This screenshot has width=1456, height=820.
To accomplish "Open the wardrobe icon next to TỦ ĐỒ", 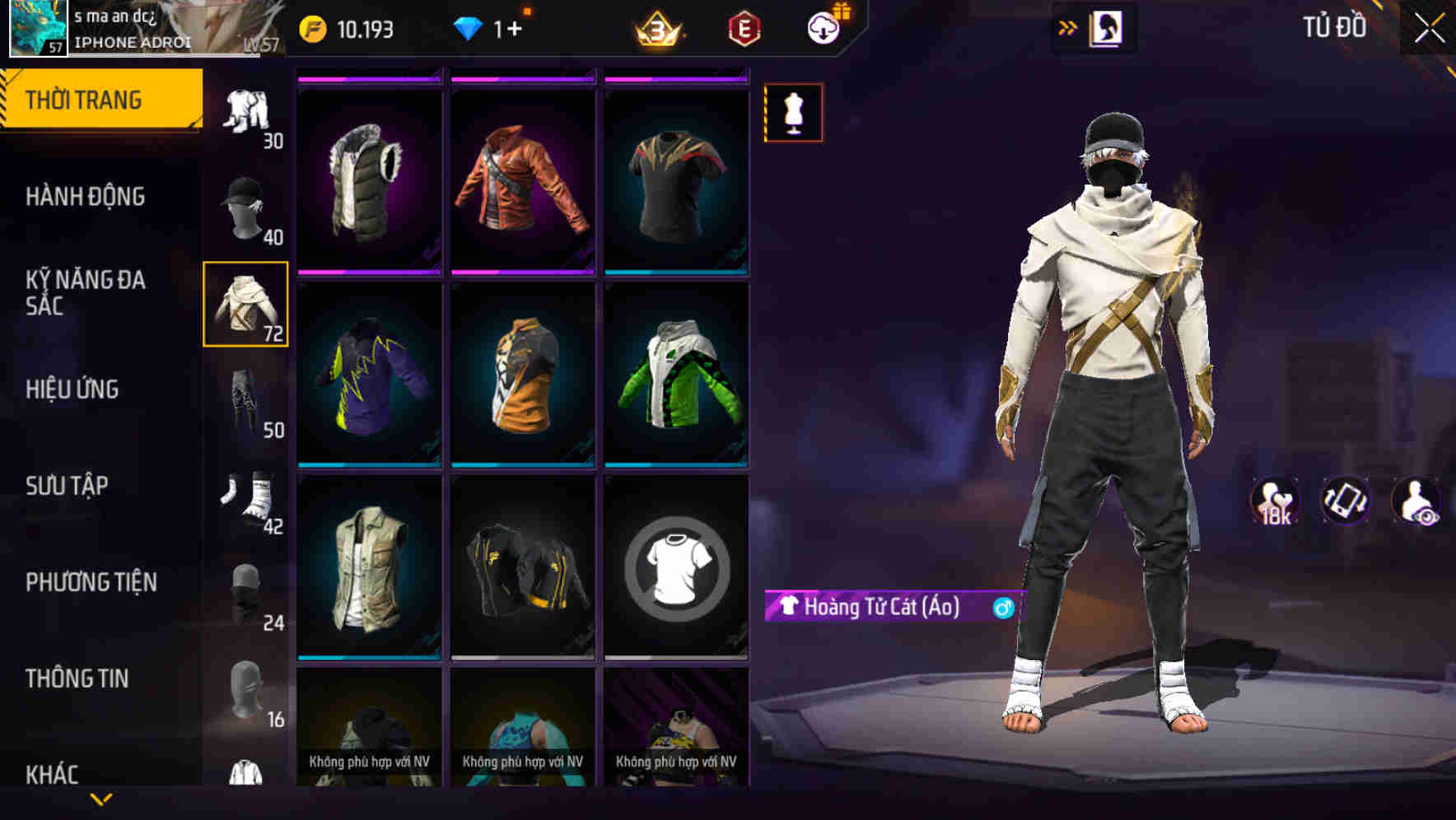I will click(x=1106, y=27).
